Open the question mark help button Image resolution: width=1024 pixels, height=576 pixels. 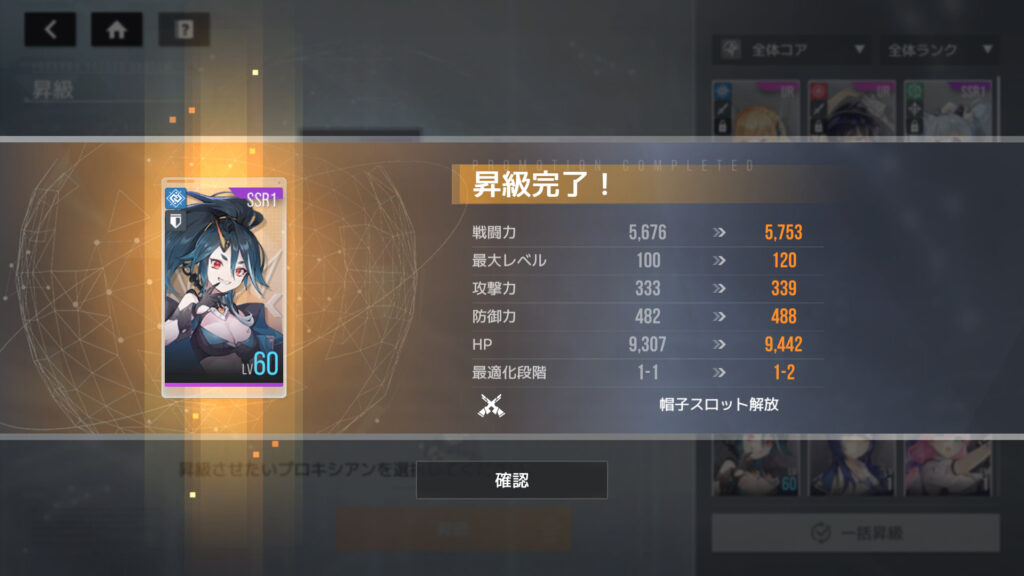[x=184, y=30]
